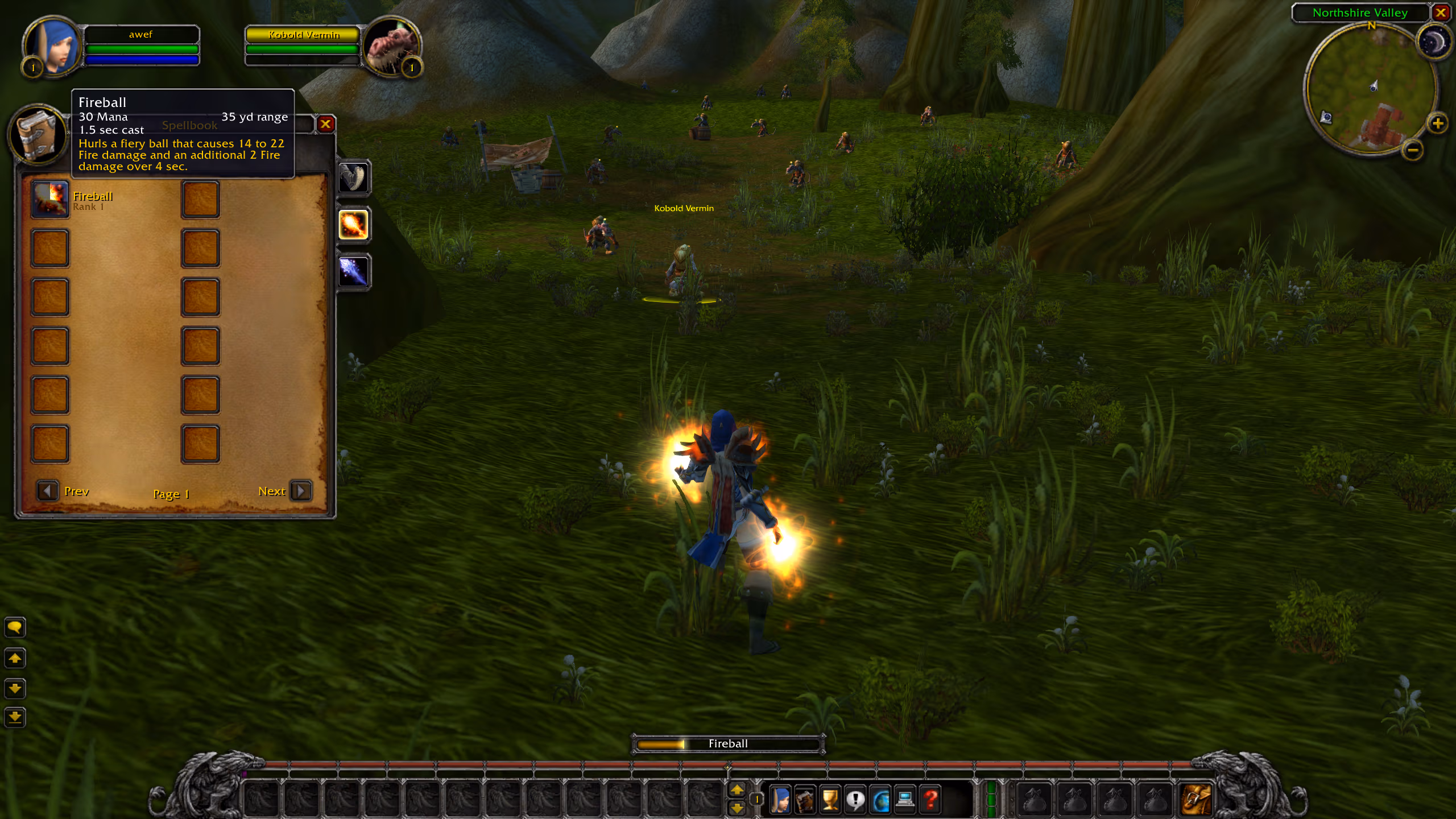The image size is (1456, 819).
Task: Open the quest log button
Action: (x=855, y=800)
